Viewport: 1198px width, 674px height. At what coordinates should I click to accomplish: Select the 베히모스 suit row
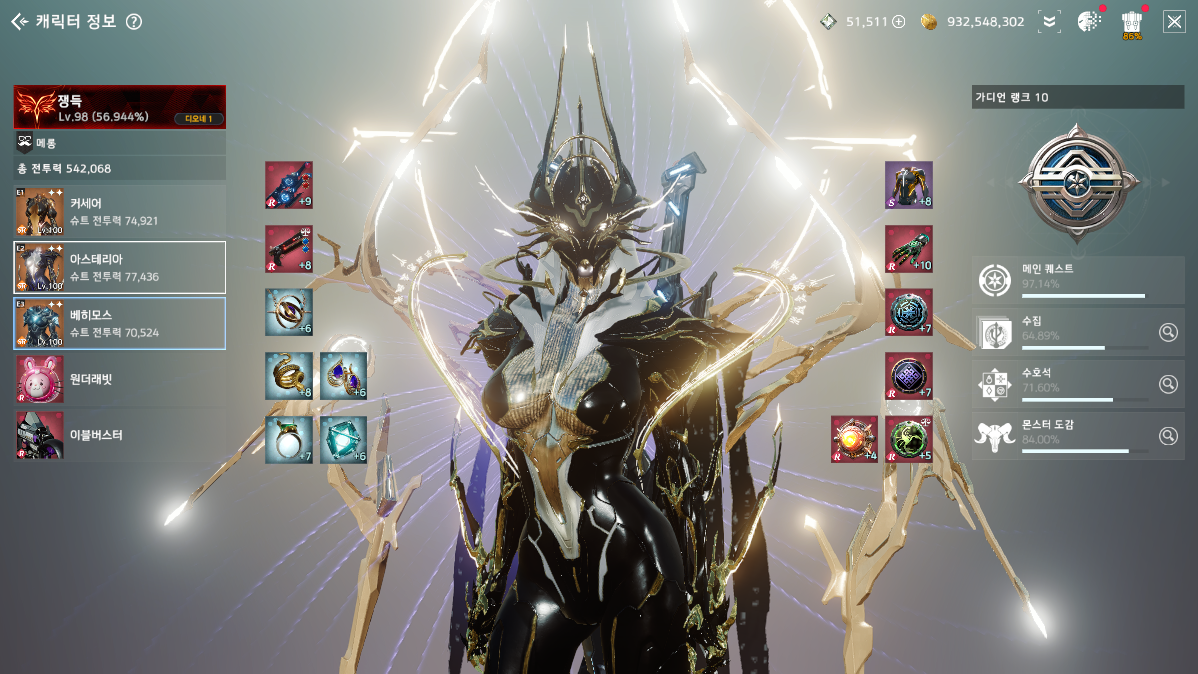(119, 323)
